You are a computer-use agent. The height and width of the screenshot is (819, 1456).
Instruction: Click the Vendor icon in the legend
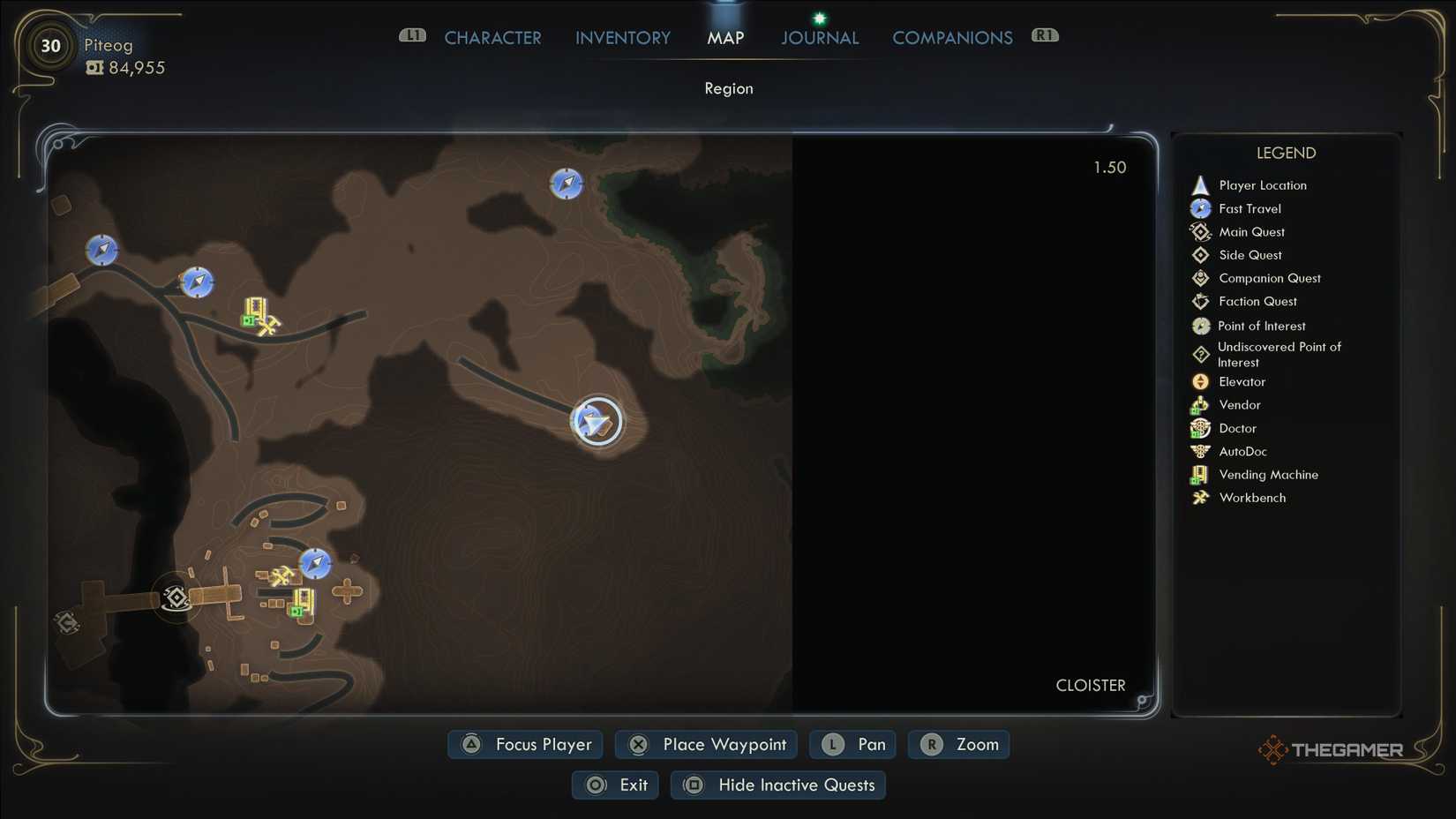[x=1200, y=404]
